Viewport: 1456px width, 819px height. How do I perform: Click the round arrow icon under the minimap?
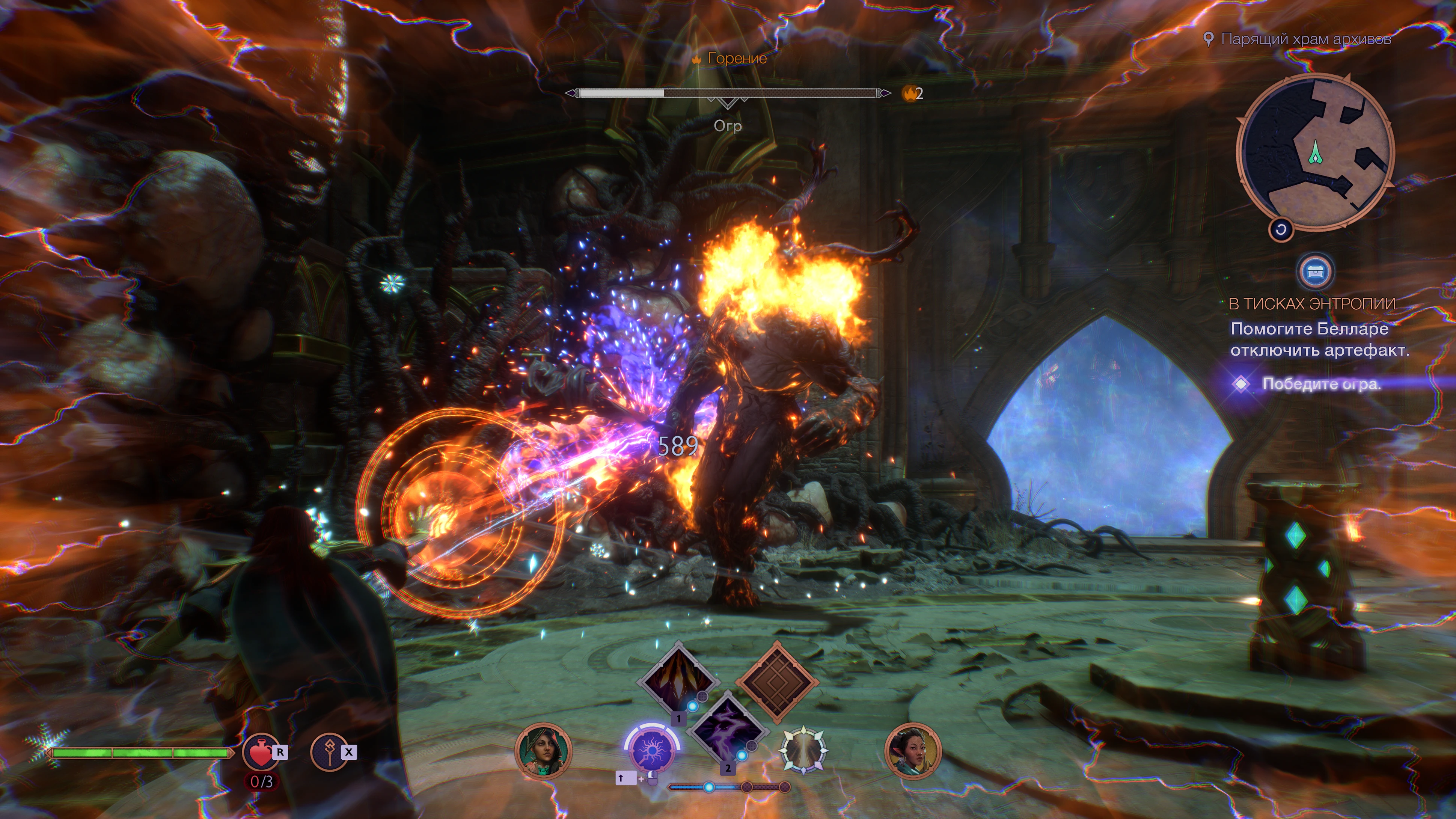1281,229
